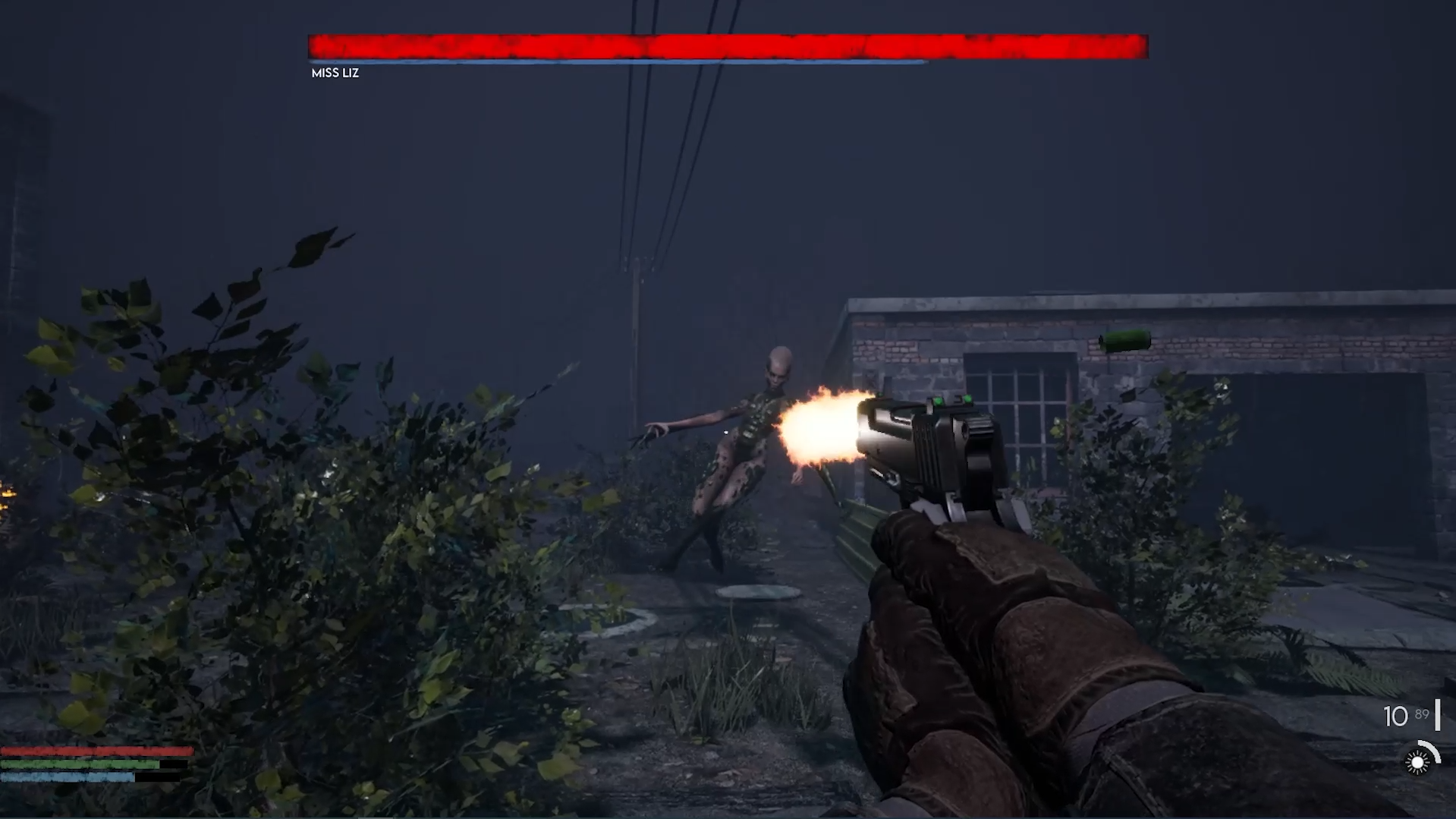
Task: Click the blue hydration bar
Action: point(64,777)
